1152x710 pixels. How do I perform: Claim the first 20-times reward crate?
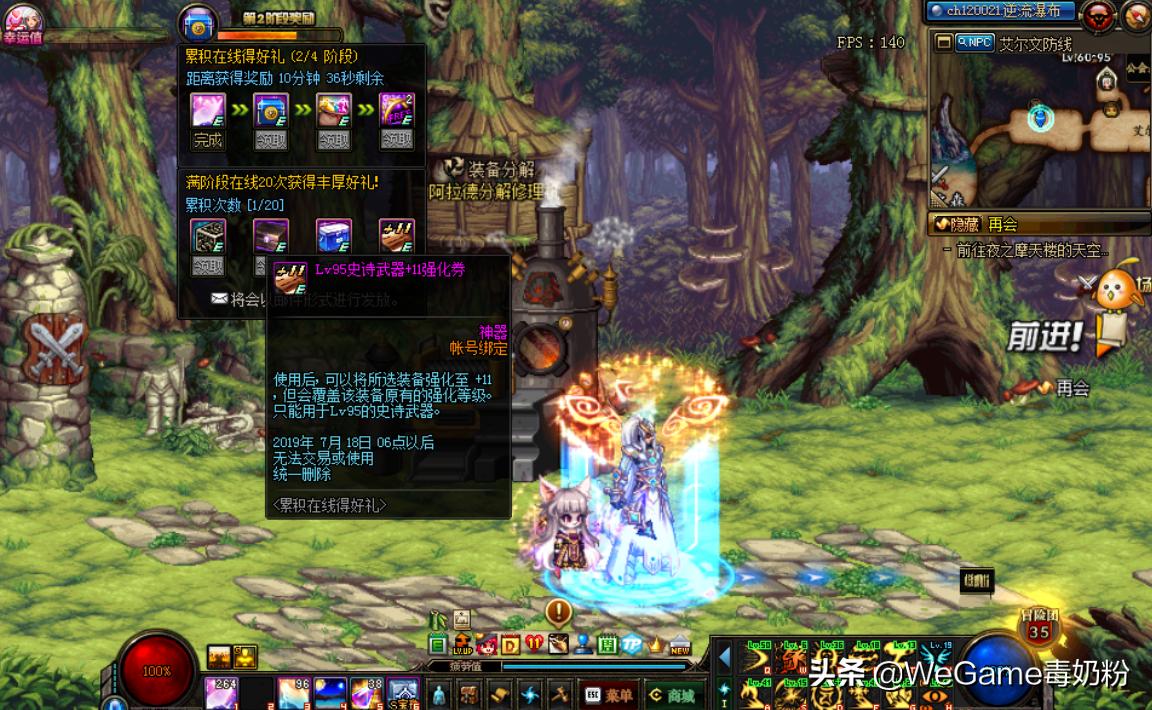208,266
